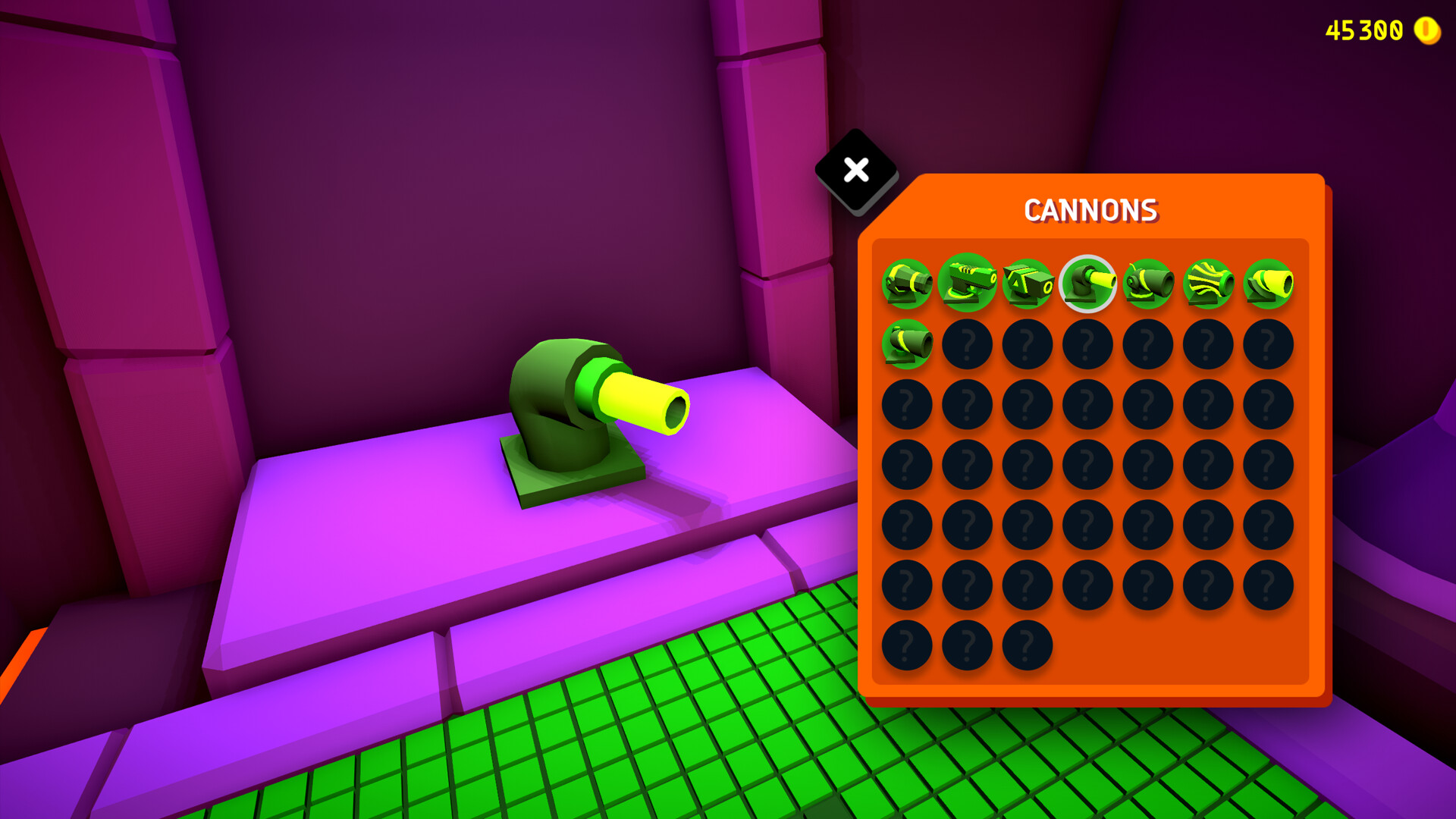This screenshot has width=1456, height=819.
Task: Select the boxy camera-style cannon icon
Action: click(1026, 284)
